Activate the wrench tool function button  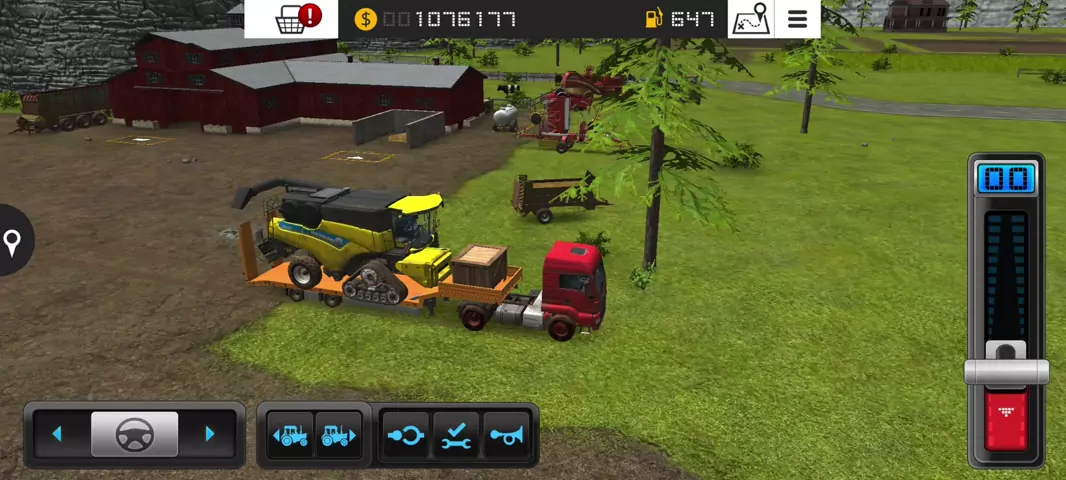click(456, 435)
